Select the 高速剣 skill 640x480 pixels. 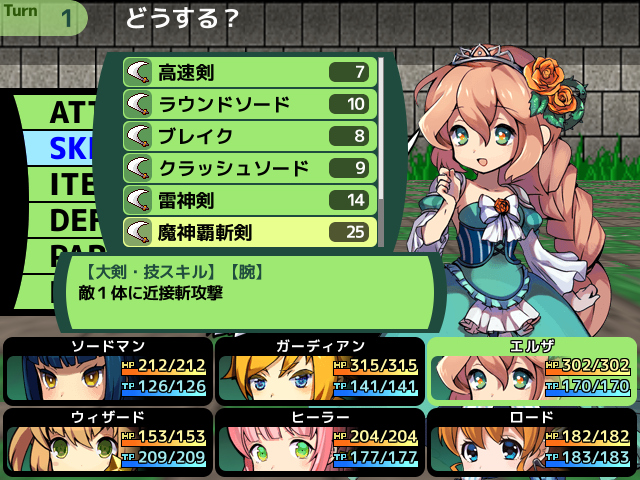[249, 72]
